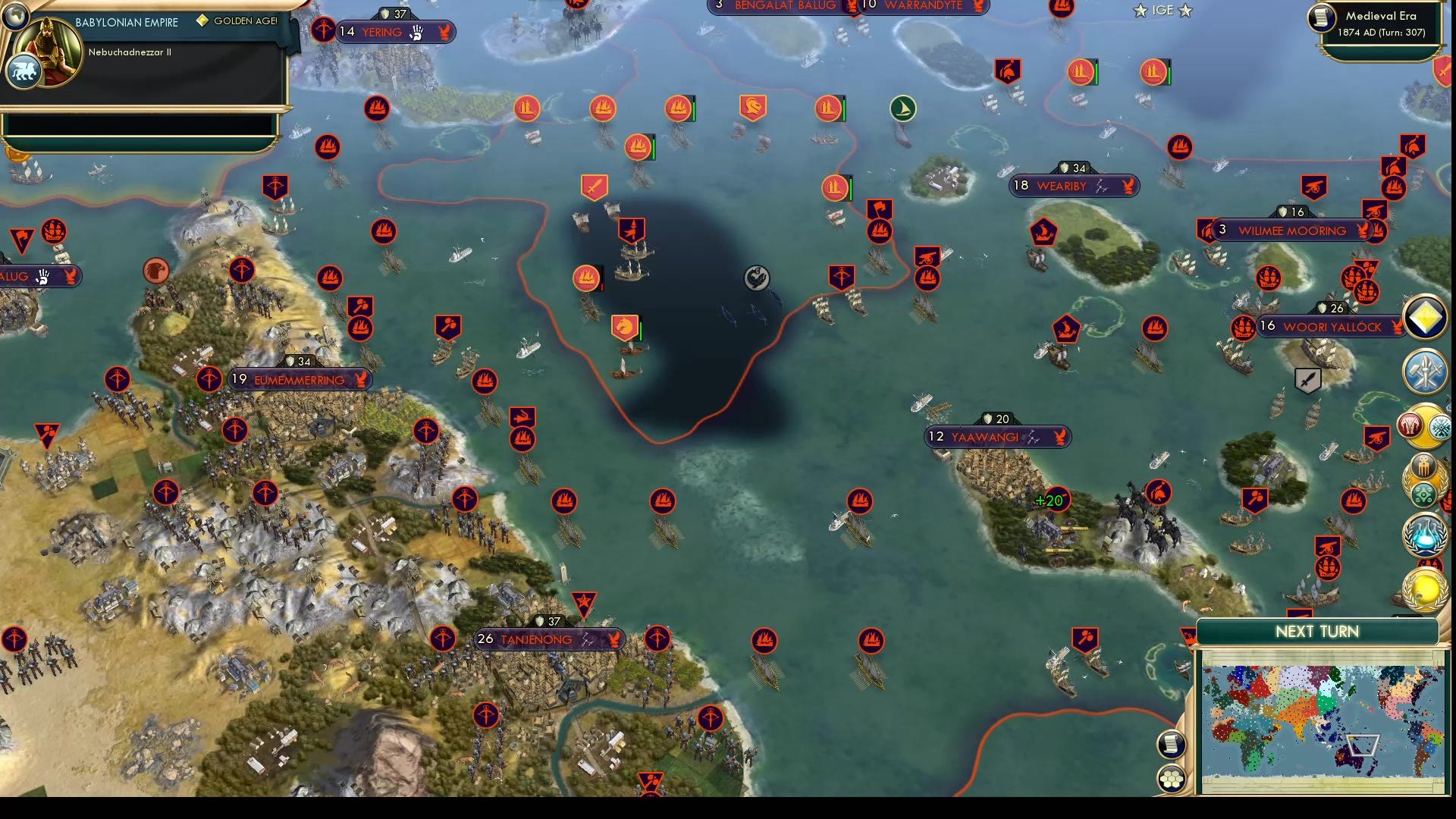Expand the Weariby city banner arrow
Screen dimensions: 1456x819
[x=1129, y=185]
